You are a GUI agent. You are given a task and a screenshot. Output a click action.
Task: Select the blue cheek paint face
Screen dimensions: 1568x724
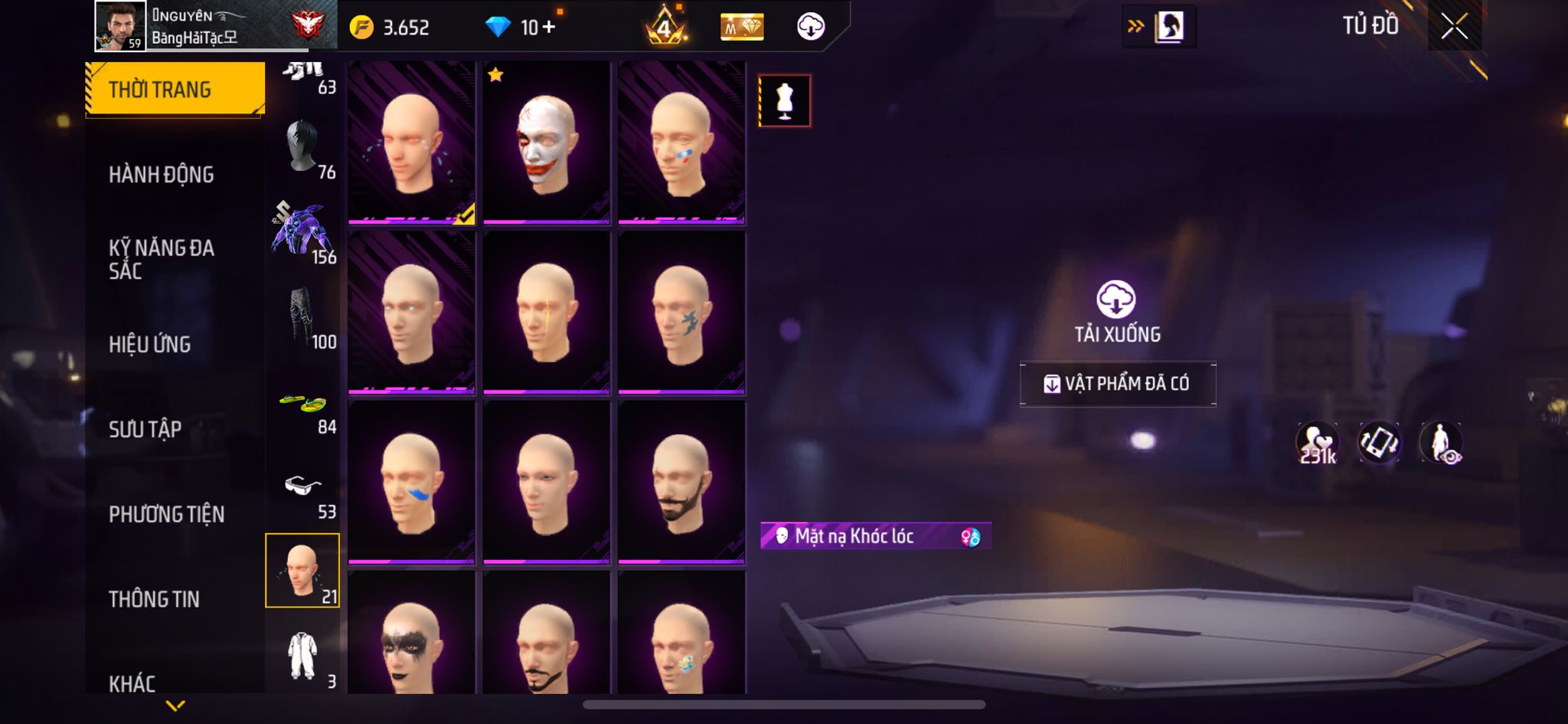412,483
